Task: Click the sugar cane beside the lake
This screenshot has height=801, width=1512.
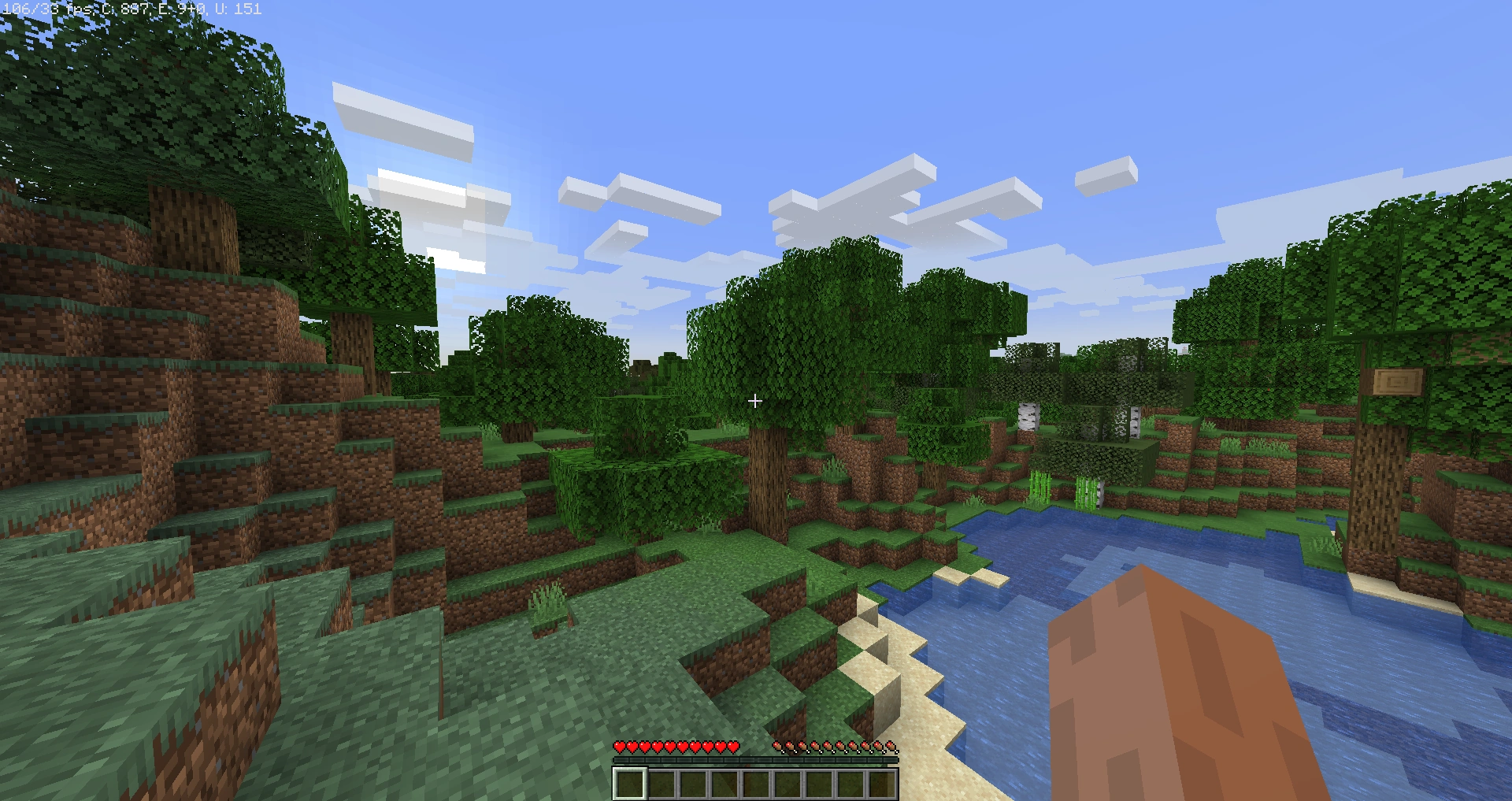Action: point(1039,486)
